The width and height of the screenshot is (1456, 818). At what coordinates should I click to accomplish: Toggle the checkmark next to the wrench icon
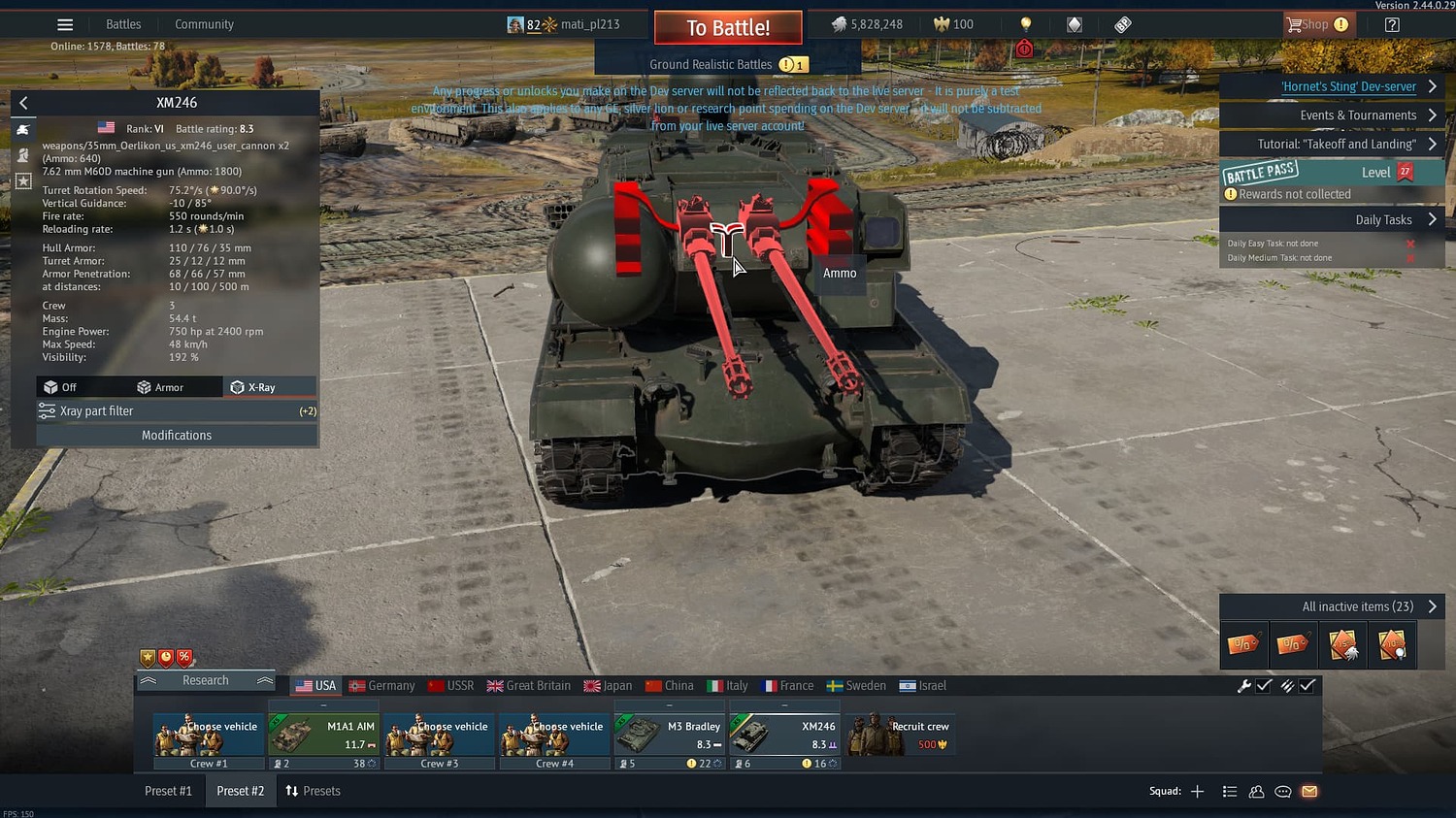click(1264, 685)
